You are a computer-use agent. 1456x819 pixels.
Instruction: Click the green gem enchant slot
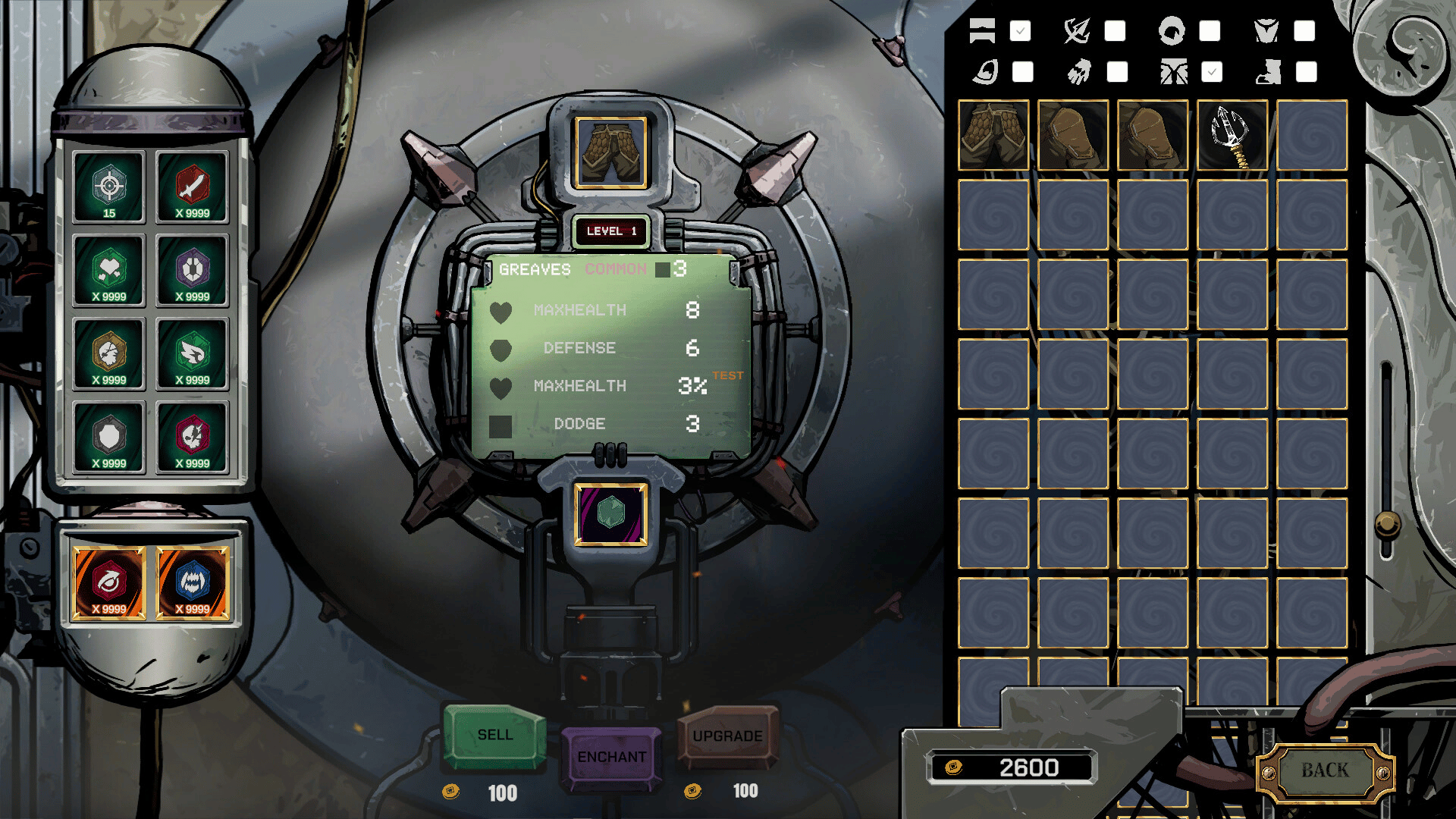click(x=610, y=515)
